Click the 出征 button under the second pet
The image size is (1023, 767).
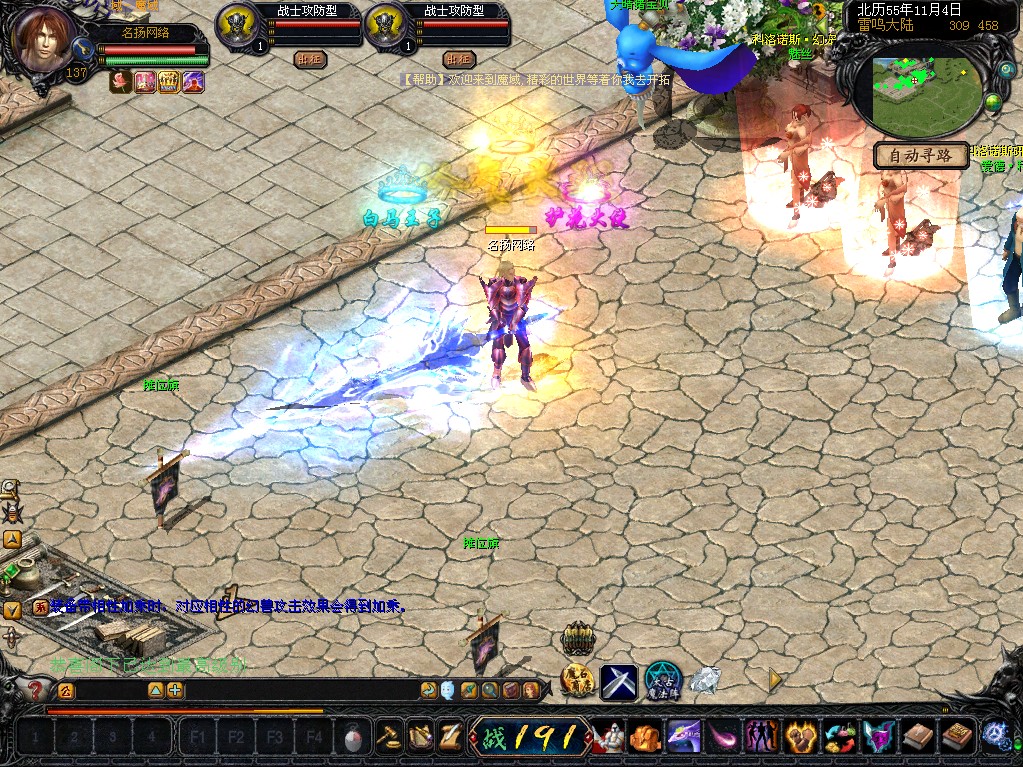coord(459,59)
